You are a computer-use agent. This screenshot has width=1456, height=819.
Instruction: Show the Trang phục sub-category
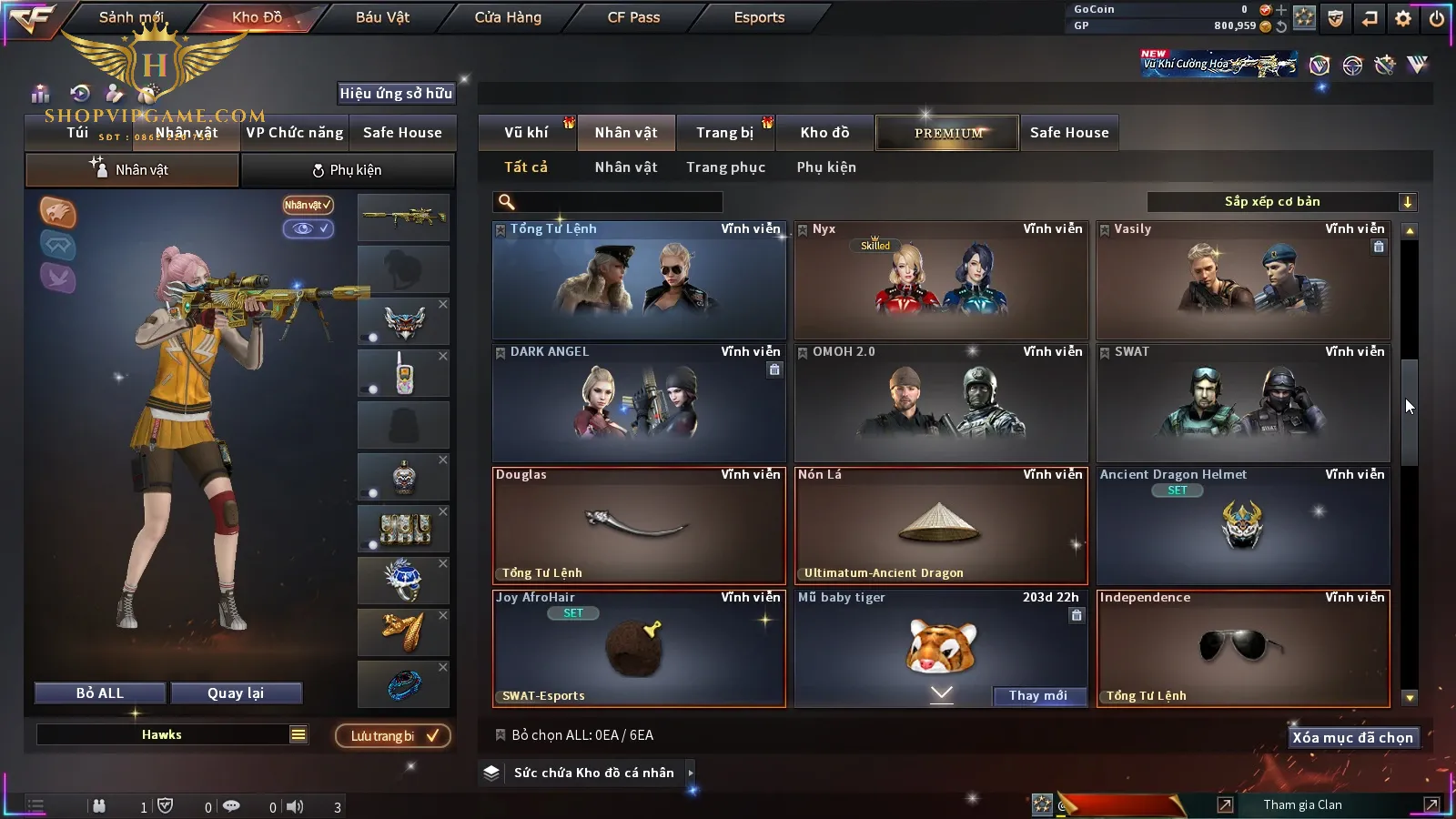point(725,167)
